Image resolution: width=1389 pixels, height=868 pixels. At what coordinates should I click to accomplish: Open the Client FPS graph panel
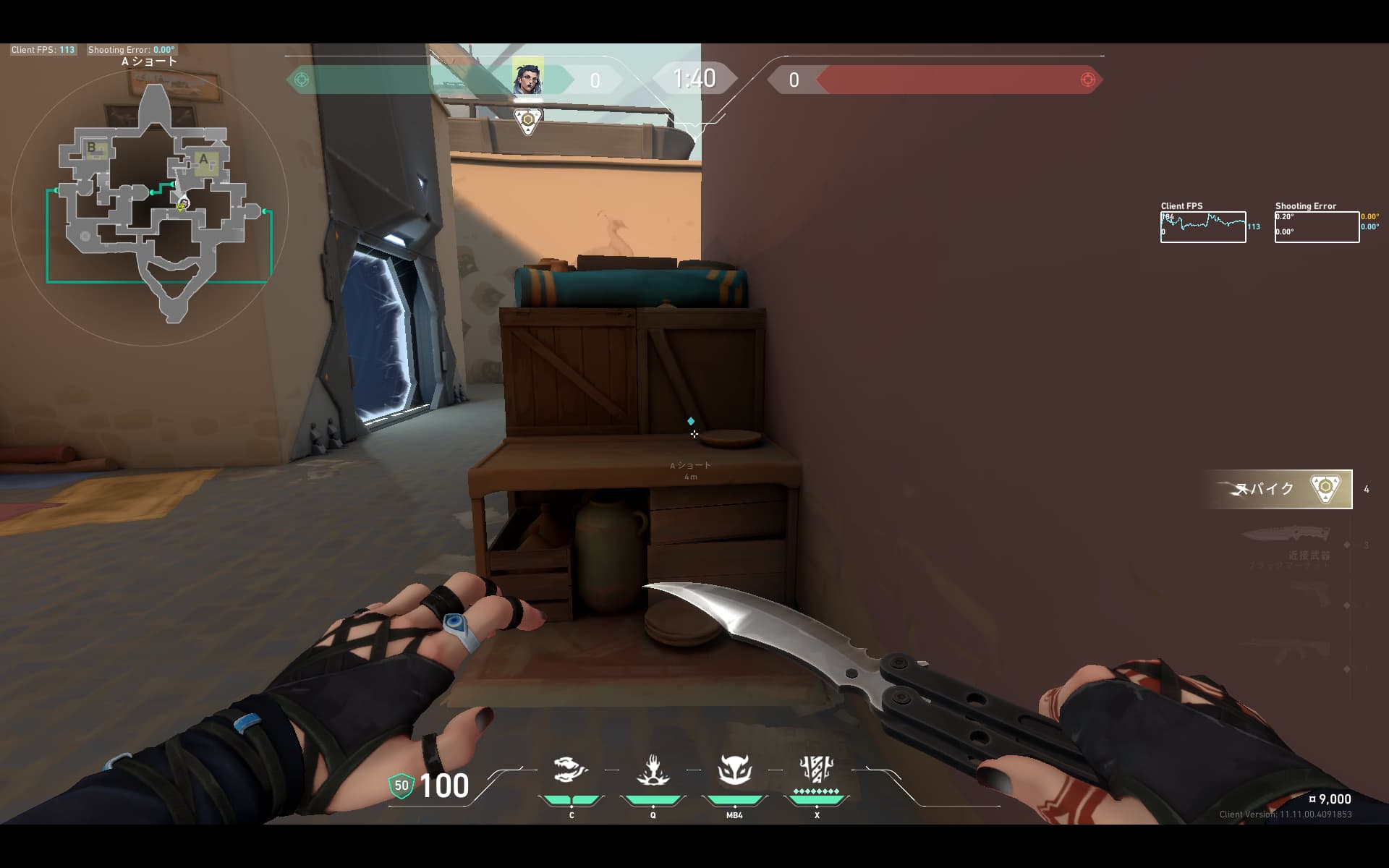coord(1203,227)
